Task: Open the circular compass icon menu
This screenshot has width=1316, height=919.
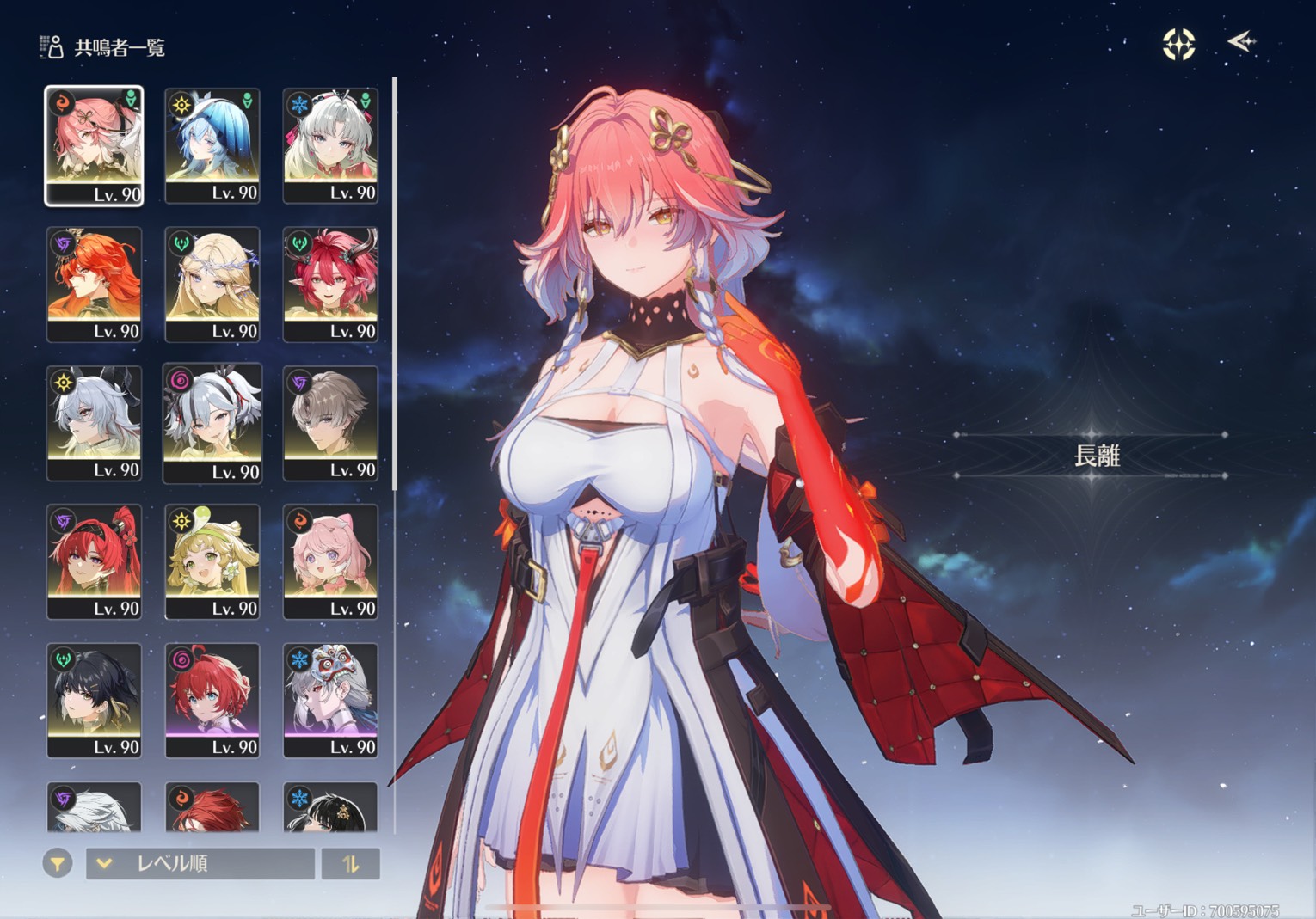Action: (1178, 44)
